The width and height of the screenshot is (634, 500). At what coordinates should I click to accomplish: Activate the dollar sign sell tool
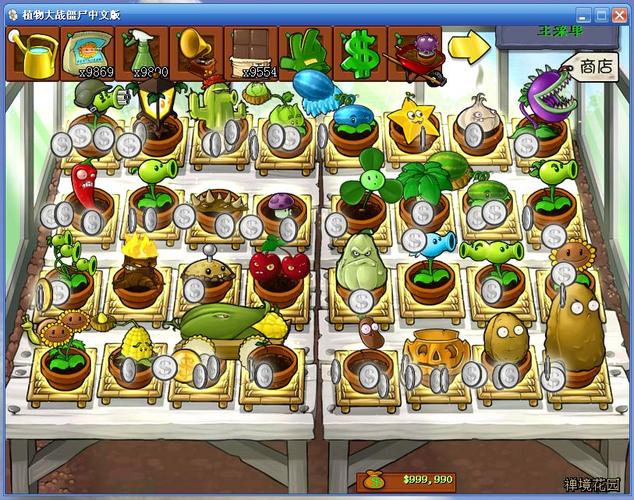[360, 52]
